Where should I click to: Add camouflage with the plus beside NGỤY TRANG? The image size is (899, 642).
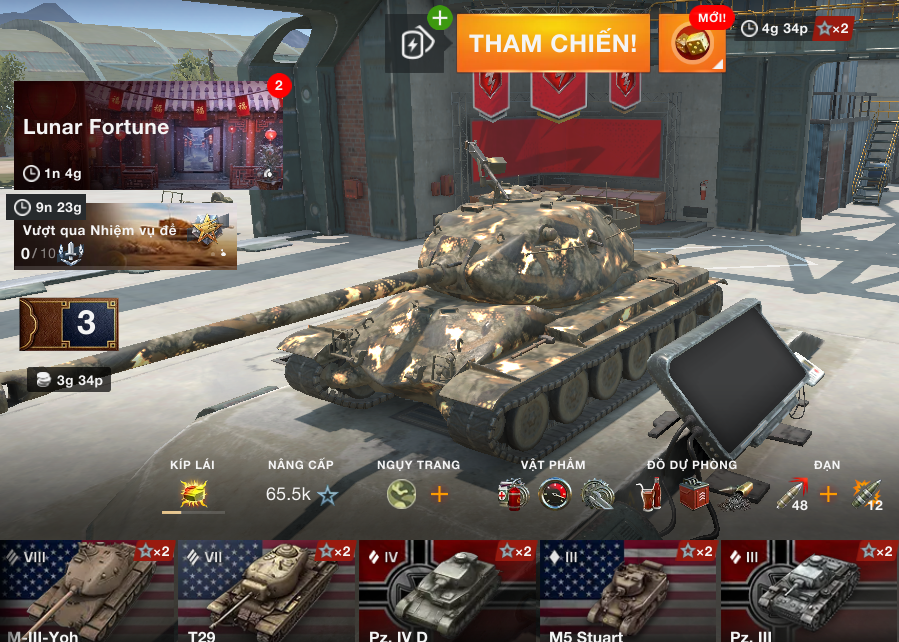[x=439, y=494]
